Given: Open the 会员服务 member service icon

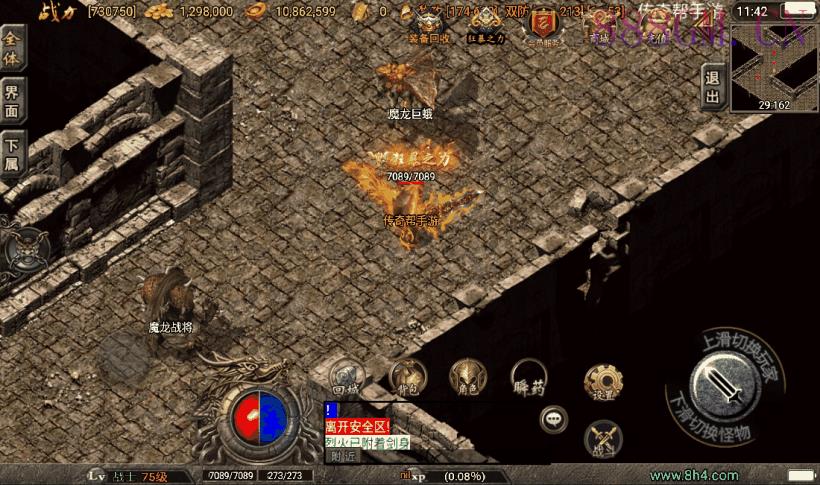Looking at the screenshot, I should pos(544,24).
